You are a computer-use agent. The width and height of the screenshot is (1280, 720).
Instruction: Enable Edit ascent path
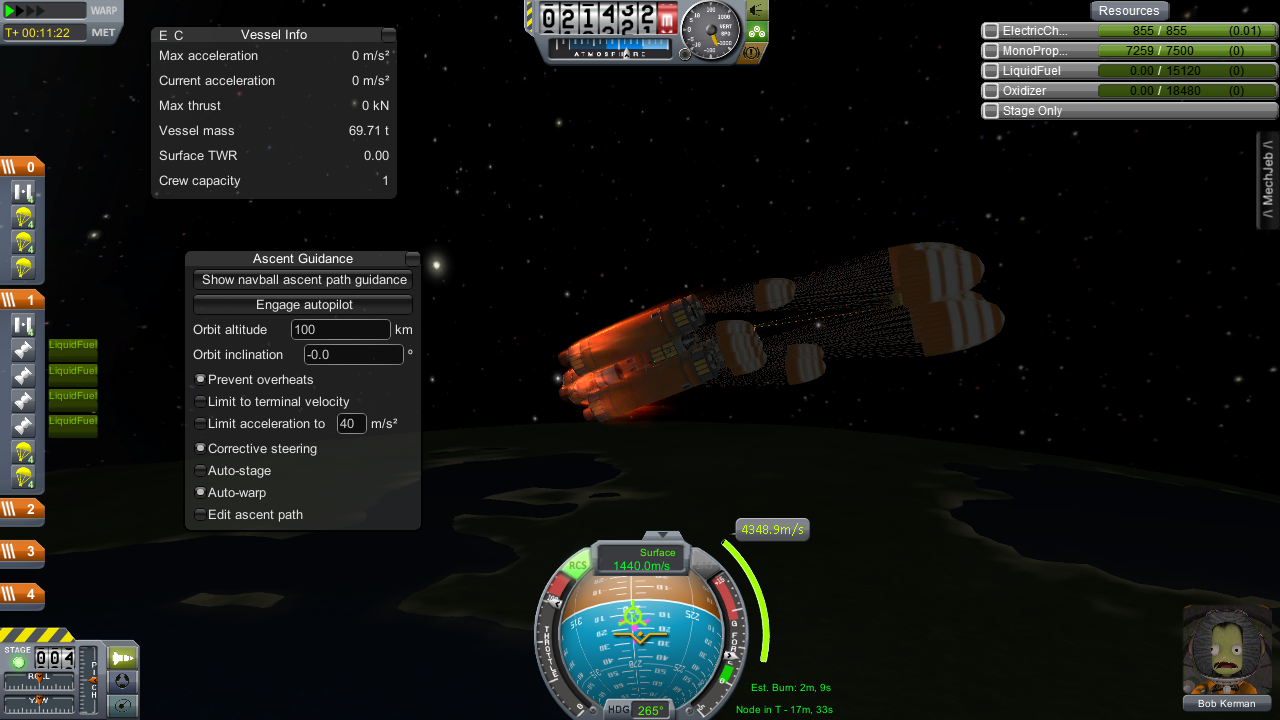point(201,515)
